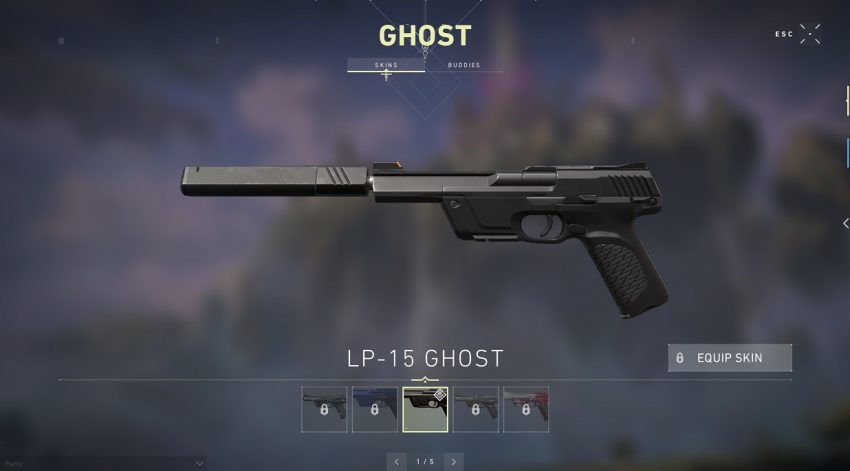This screenshot has height=471, width=850.
Task: Go to the previous skin page
Action: click(x=397, y=461)
